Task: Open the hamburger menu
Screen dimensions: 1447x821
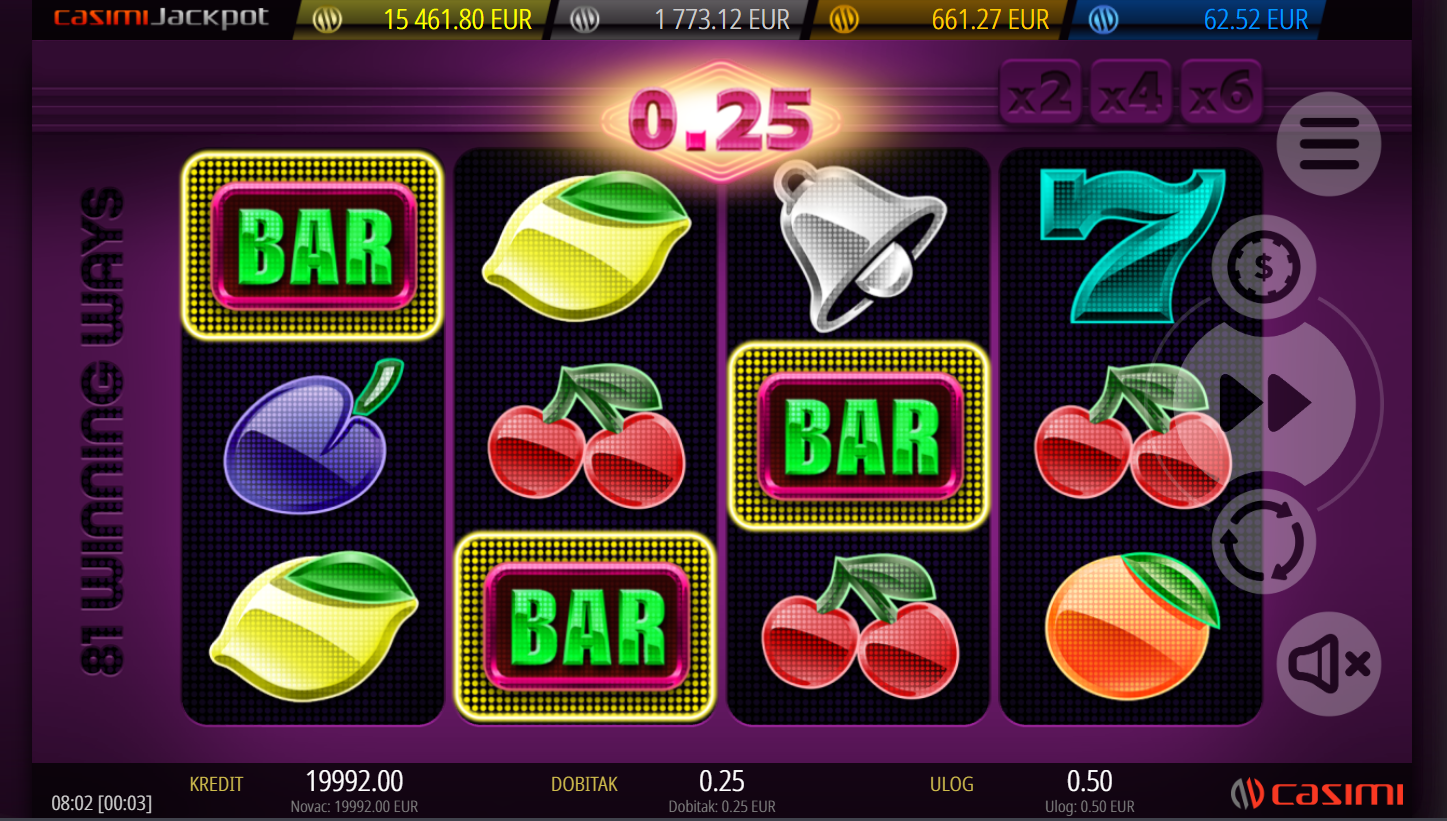Action: (x=1328, y=144)
